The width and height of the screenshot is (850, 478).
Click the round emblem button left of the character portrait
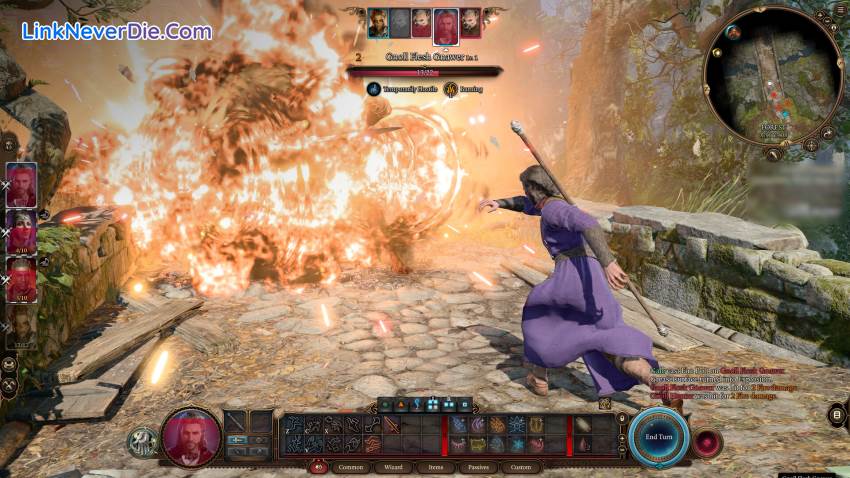(142, 442)
